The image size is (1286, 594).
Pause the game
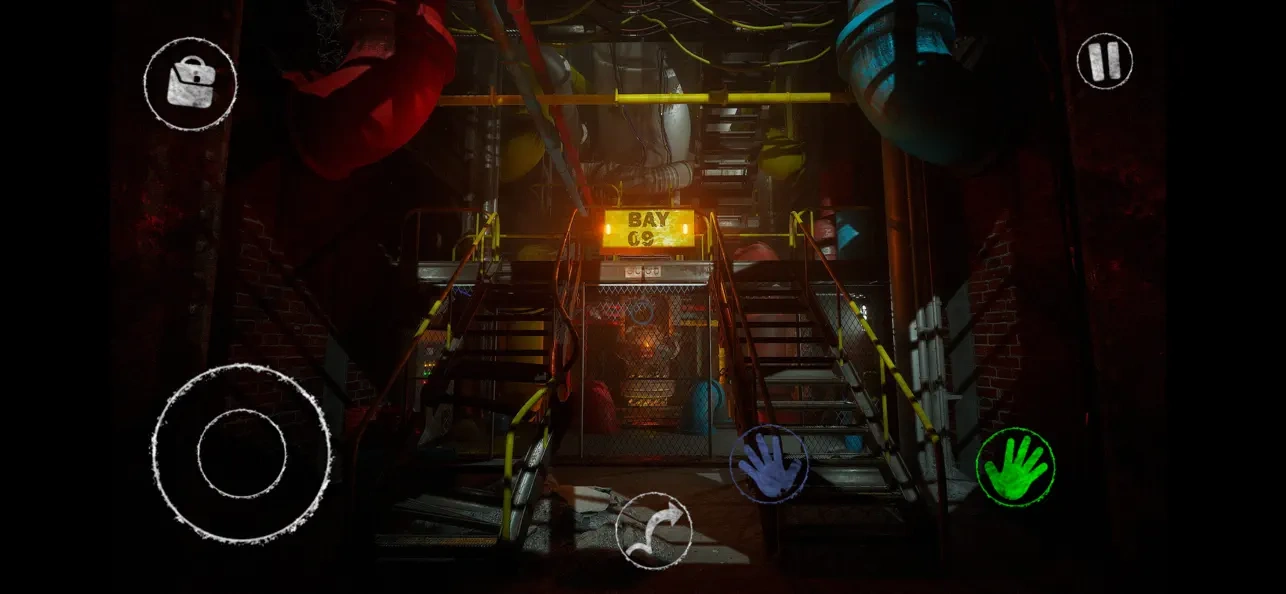(x=1104, y=60)
